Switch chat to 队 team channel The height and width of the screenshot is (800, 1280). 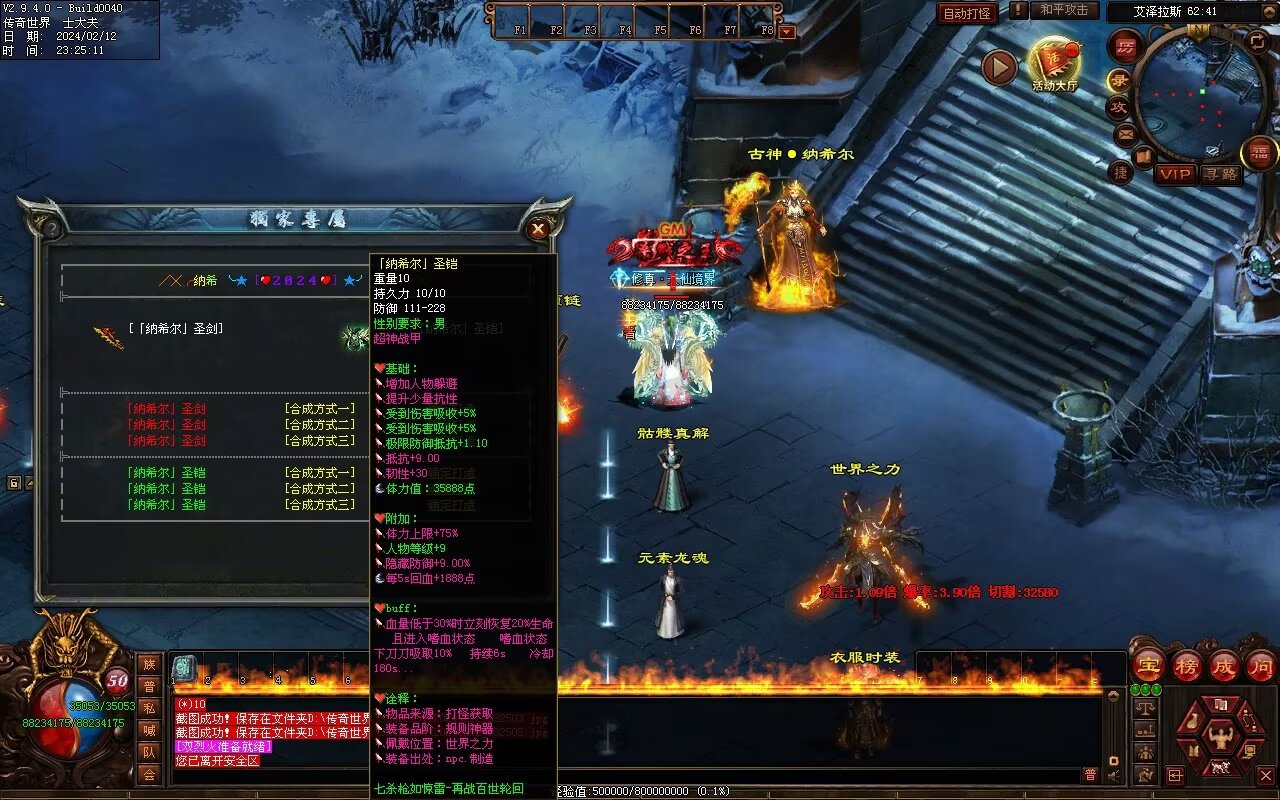click(x=149, y=752)
